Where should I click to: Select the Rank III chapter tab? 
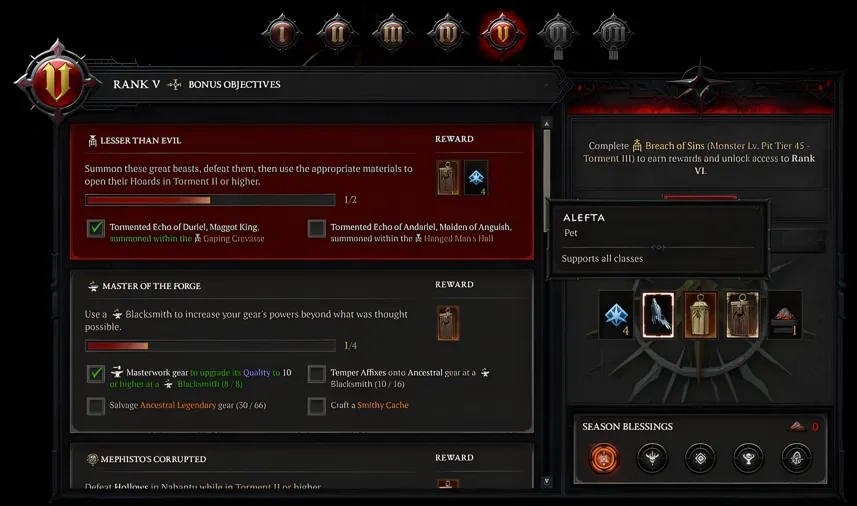pyautogui.click(x=392, y=33)
